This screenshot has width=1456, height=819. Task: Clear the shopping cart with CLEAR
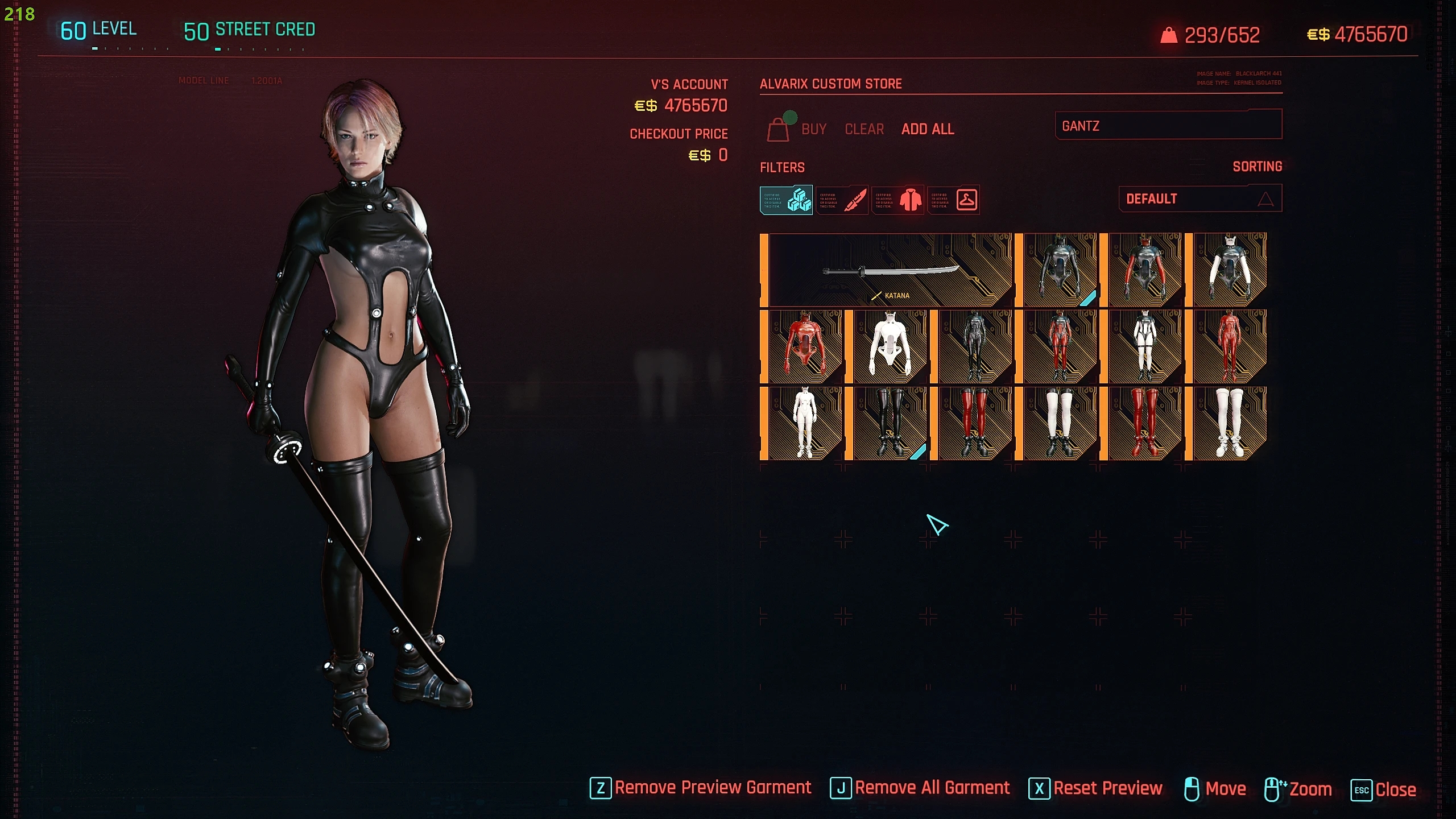click(x=864, y=130)
